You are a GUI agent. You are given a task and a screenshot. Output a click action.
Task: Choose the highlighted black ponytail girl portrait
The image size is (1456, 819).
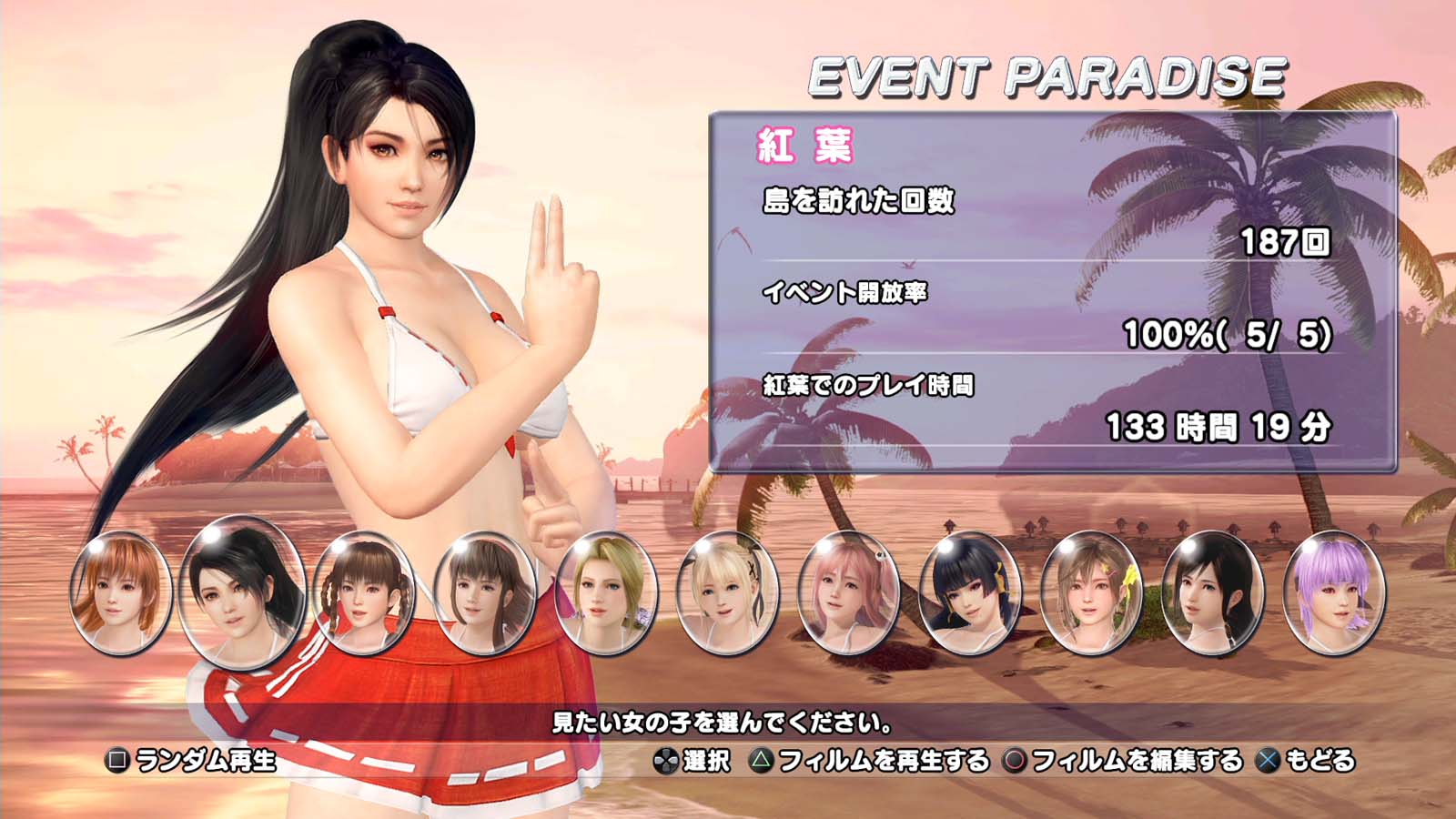[242, 591]
